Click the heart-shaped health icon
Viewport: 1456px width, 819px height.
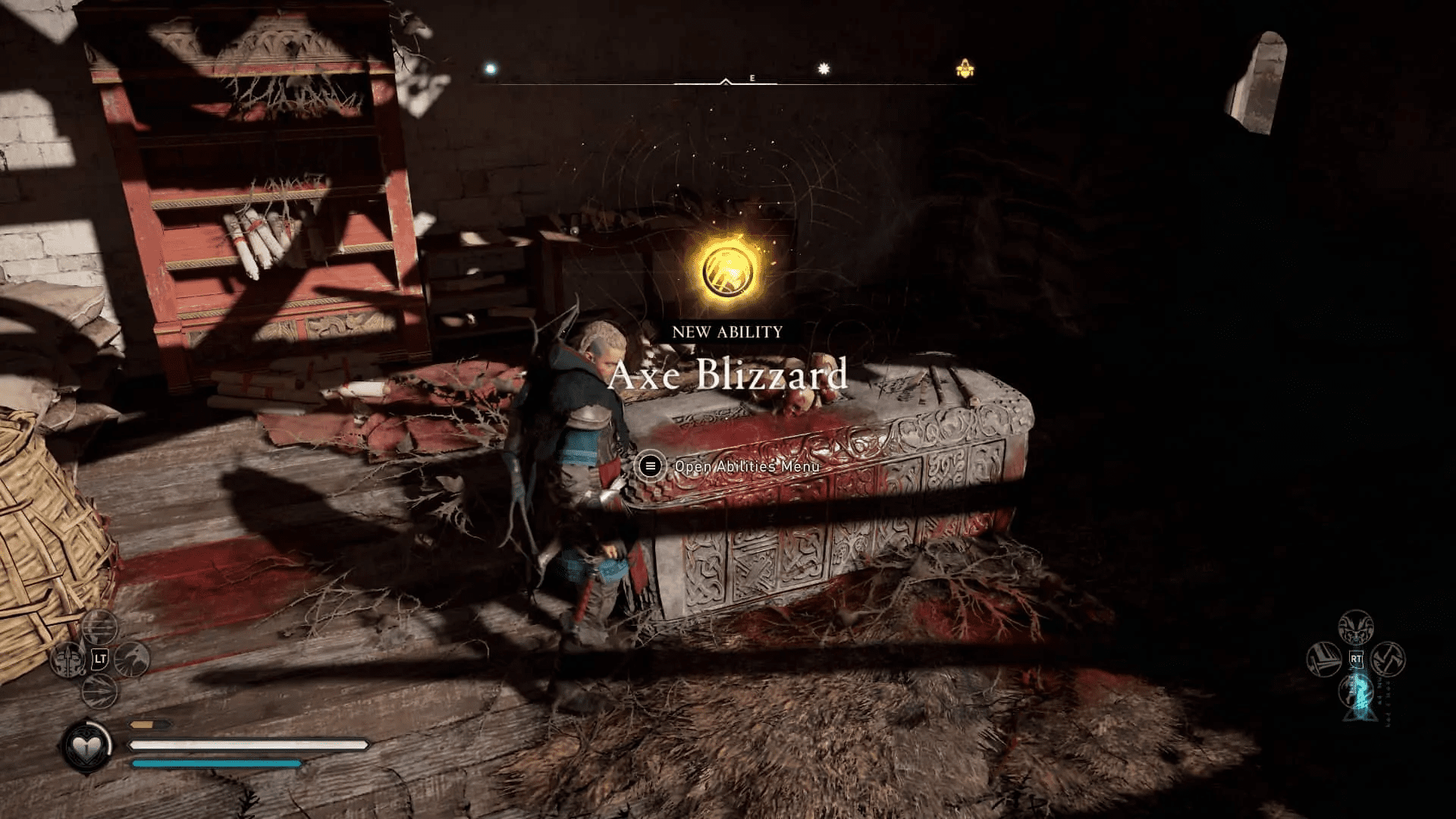[x=86, y=745]
